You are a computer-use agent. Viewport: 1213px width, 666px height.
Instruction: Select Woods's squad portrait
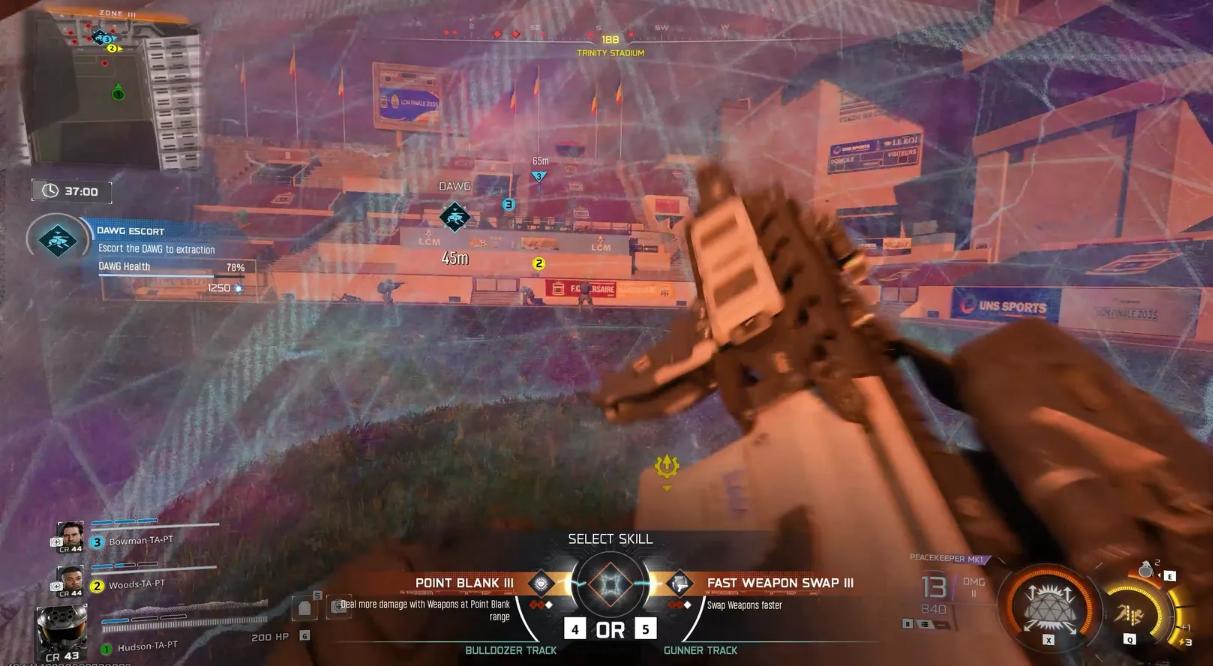coord(71,579)
